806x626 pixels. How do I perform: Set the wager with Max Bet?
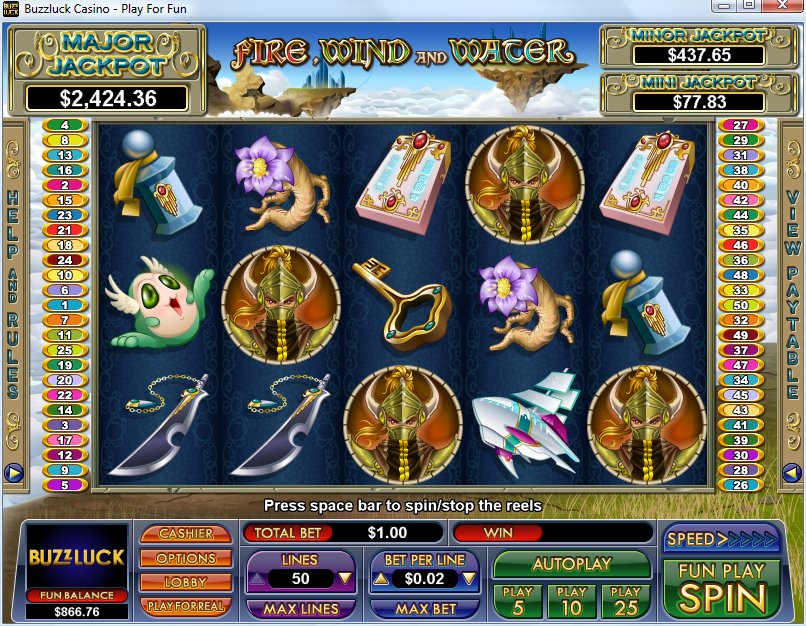(x=426, y=608)
